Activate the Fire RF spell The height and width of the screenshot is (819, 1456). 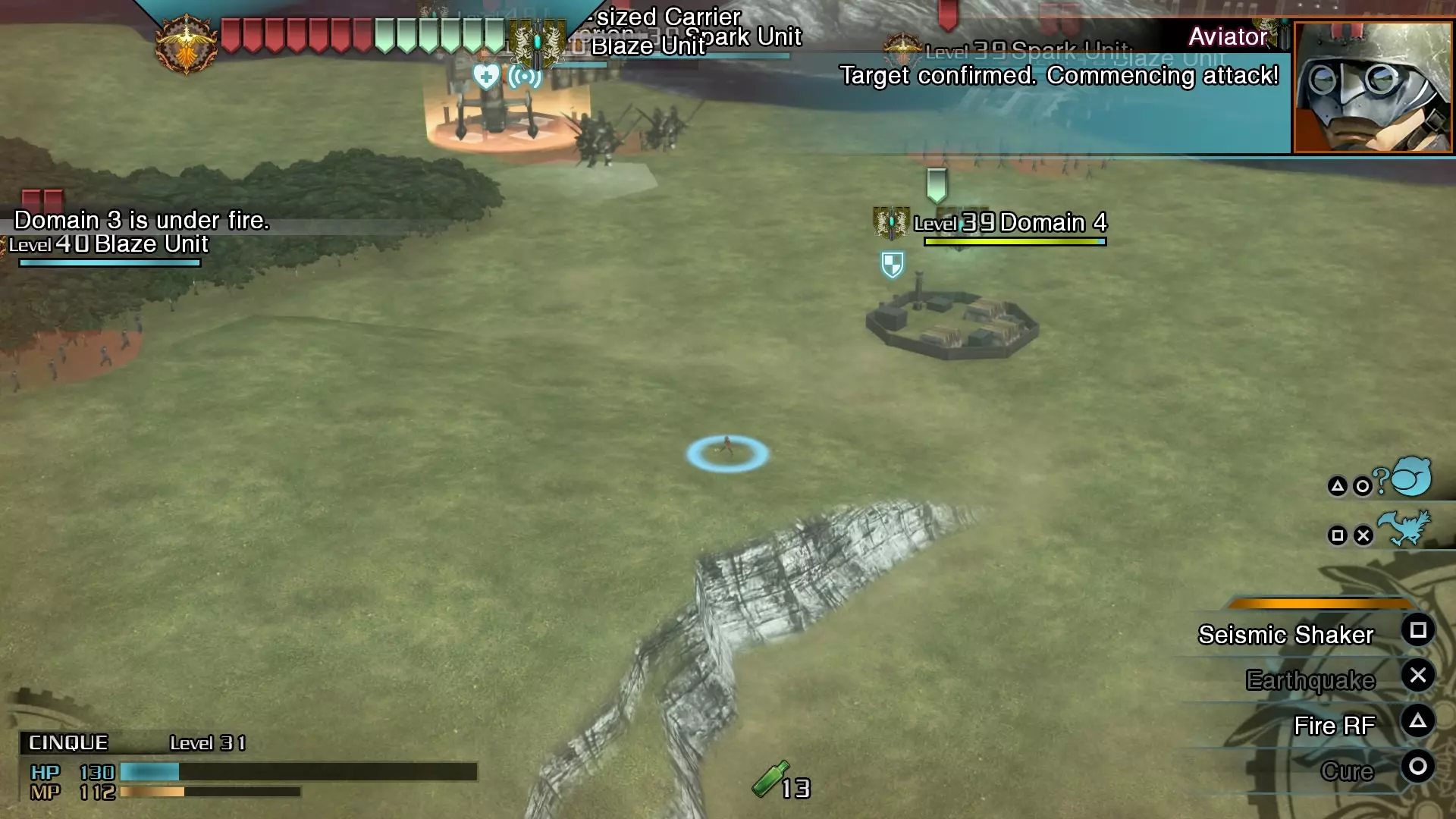click(x=1334, y=726)
